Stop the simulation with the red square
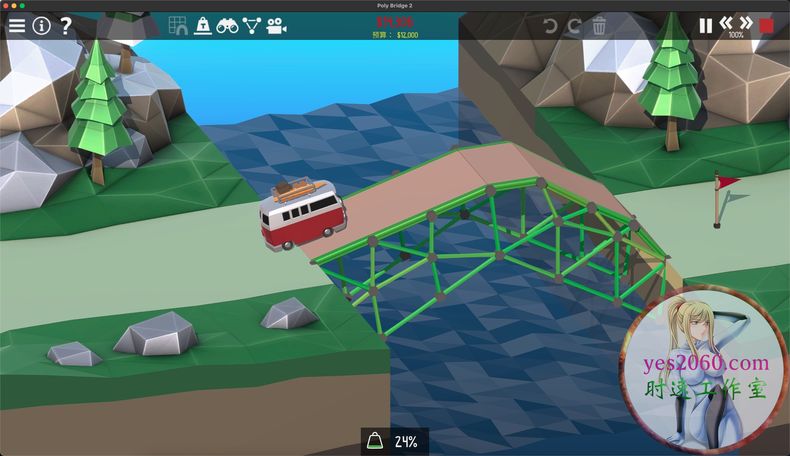Viewport: 790px width, 456px height. [x=767, y=26]
